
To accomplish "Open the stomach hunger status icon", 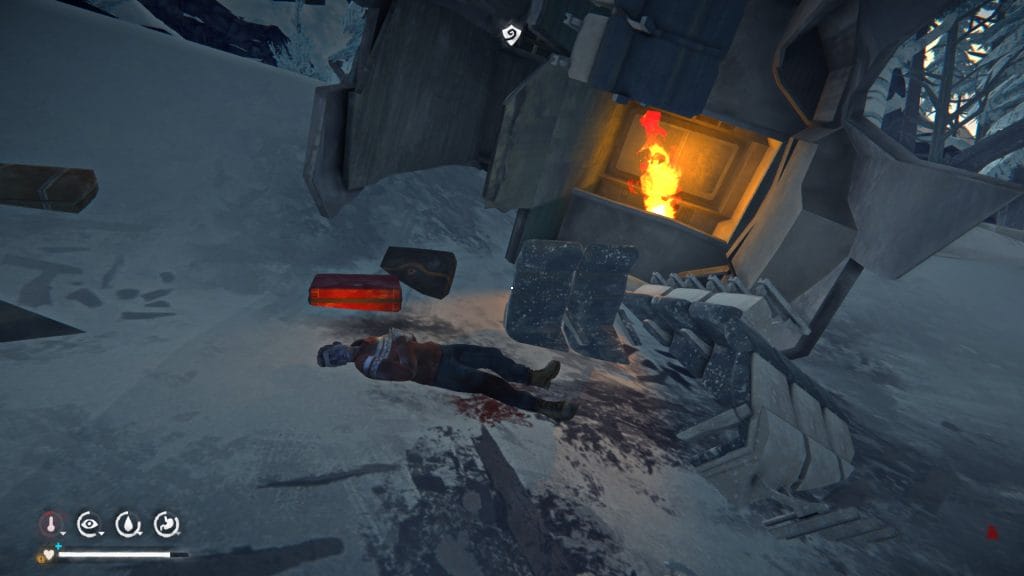I will tap(165, 523).
